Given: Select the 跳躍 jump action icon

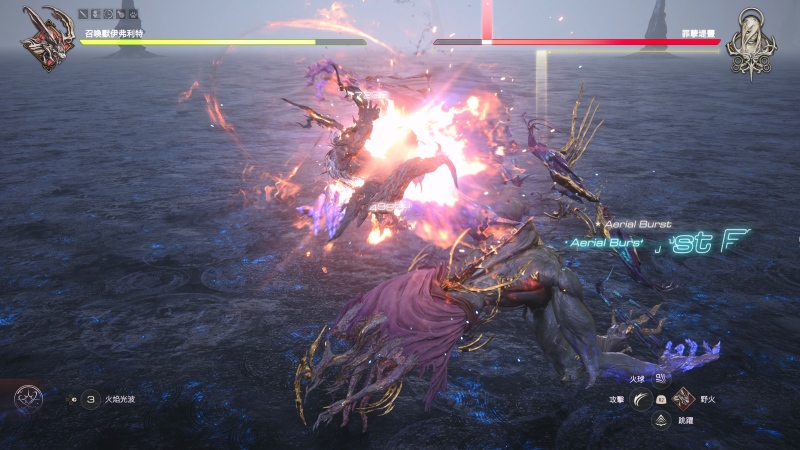Looking at the screenshot, I should point(661,421).
